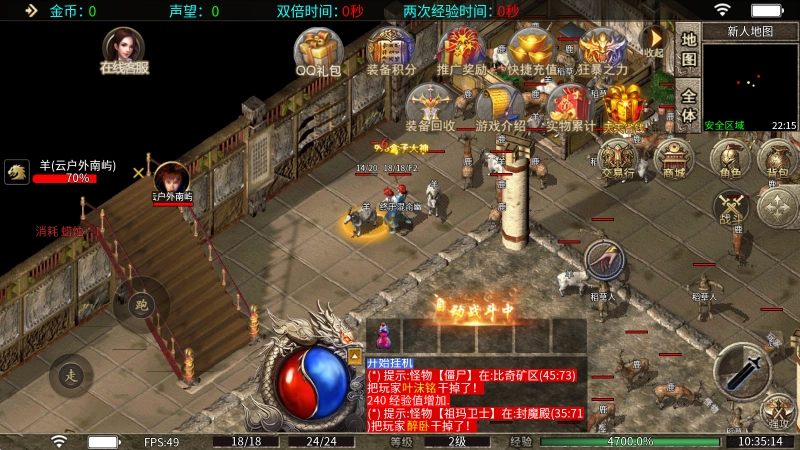Click the 新人地图 minimap

(x=750, y=80)
